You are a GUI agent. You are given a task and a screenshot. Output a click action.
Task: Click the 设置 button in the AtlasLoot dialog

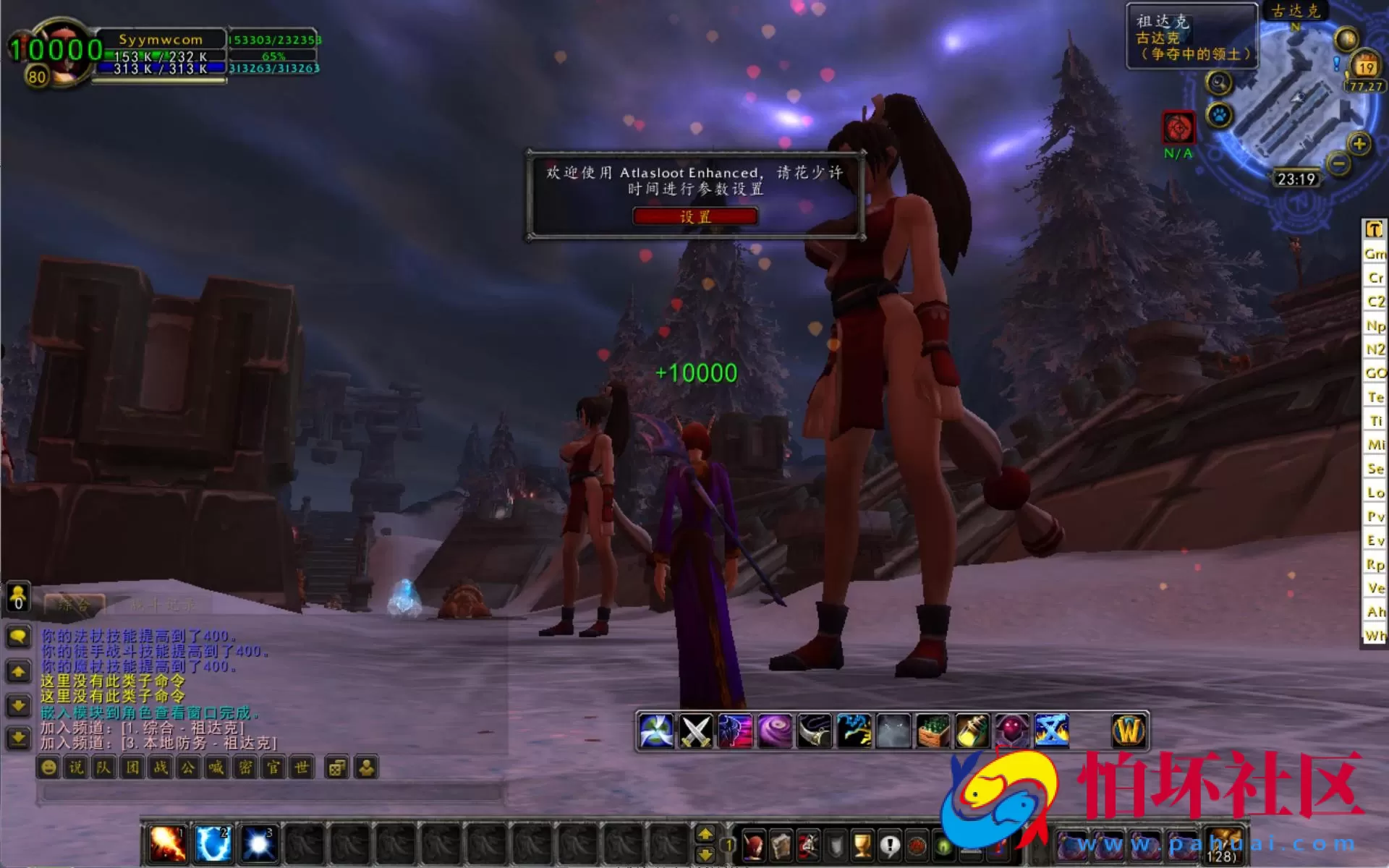pos(694,216)
